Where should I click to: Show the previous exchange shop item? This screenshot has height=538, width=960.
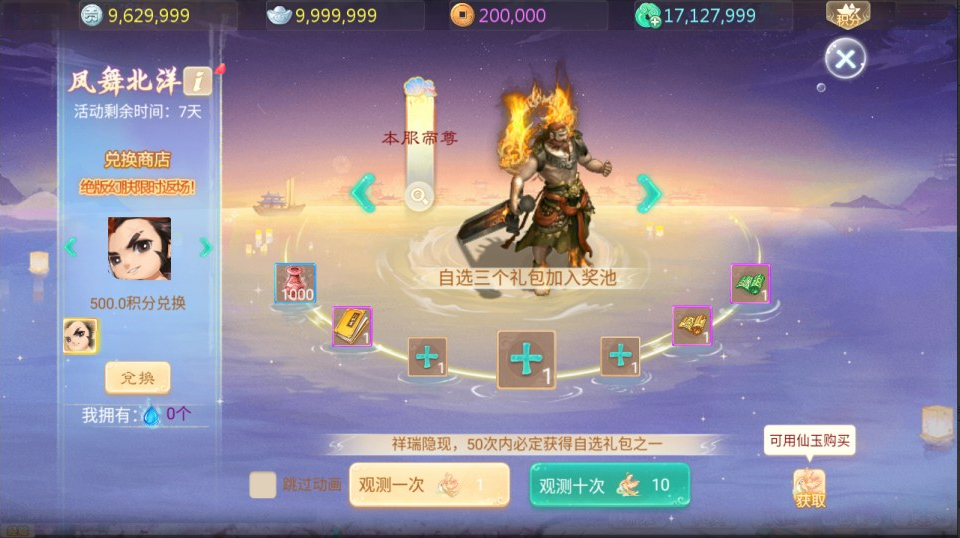tap(71, 247)
